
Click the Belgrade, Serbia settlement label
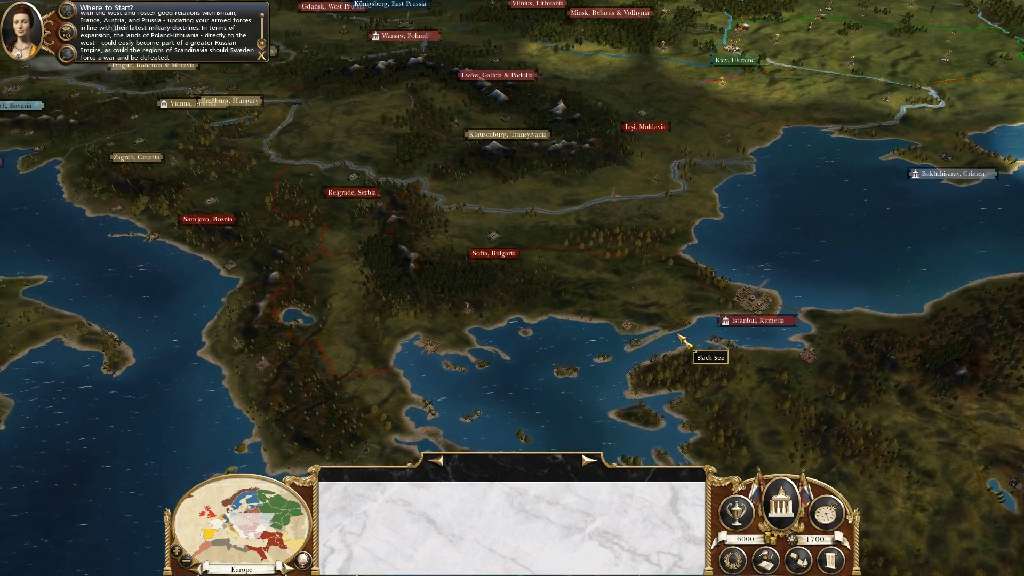click(x=353, y=193)
